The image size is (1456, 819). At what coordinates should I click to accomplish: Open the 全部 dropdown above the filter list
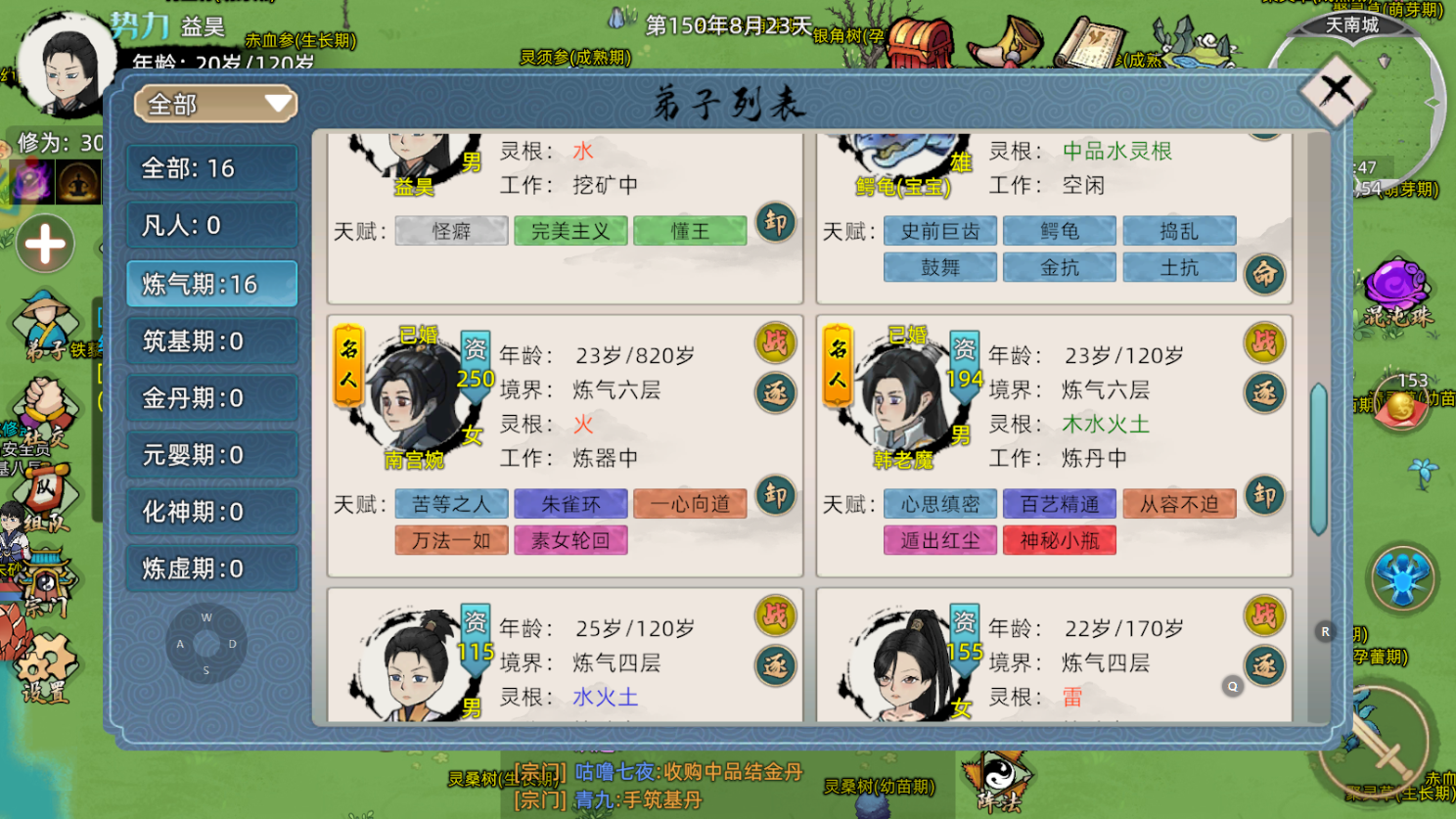214,104
